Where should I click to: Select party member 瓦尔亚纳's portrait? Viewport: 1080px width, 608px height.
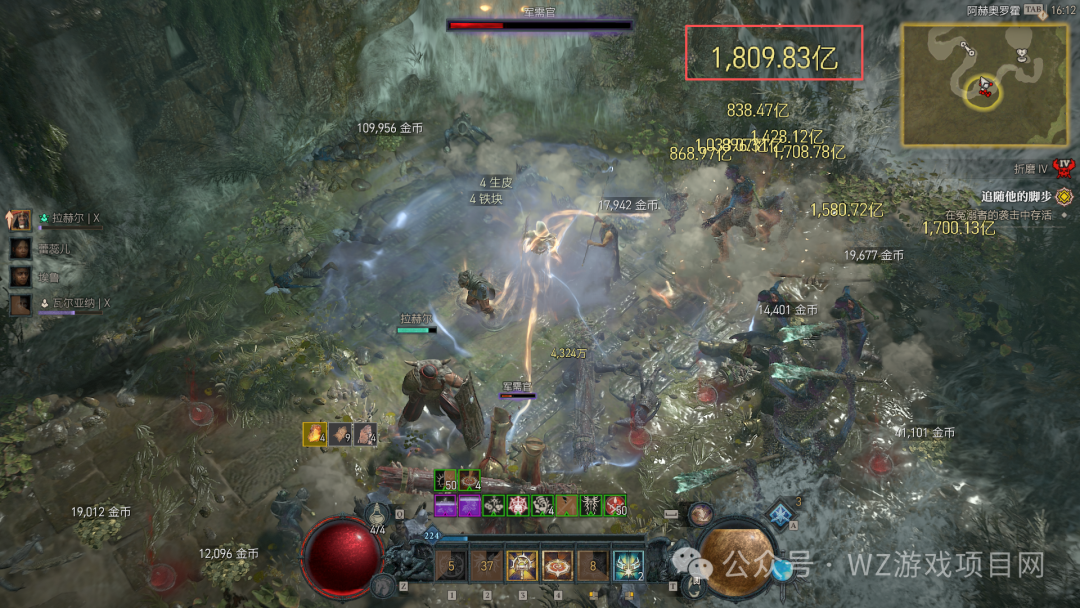[21, 303]
